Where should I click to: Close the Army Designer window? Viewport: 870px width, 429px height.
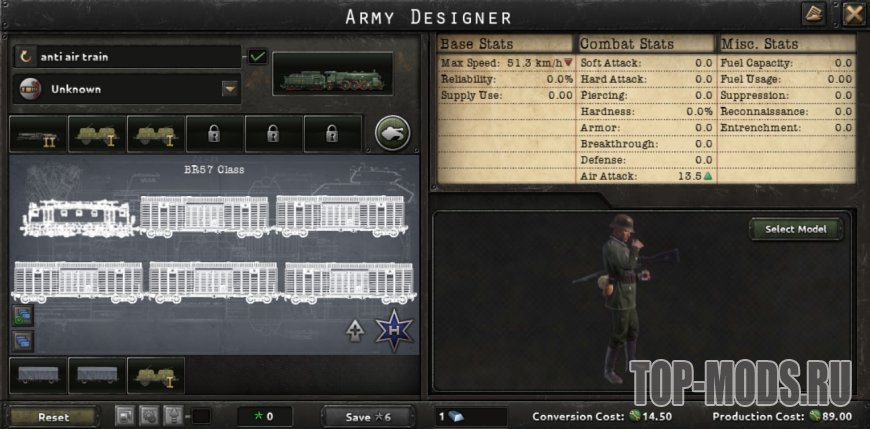[853, 14]
